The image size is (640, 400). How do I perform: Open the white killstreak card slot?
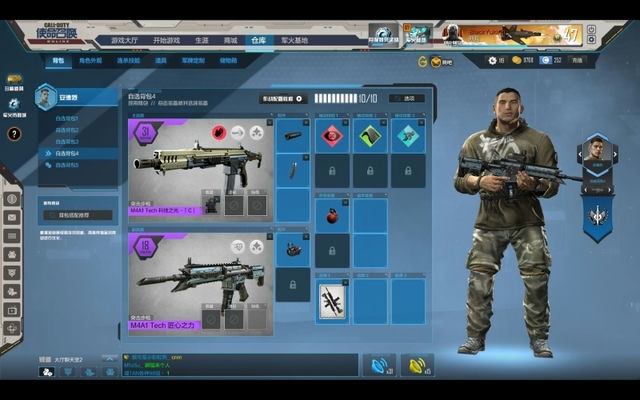(x=332, y=300)
